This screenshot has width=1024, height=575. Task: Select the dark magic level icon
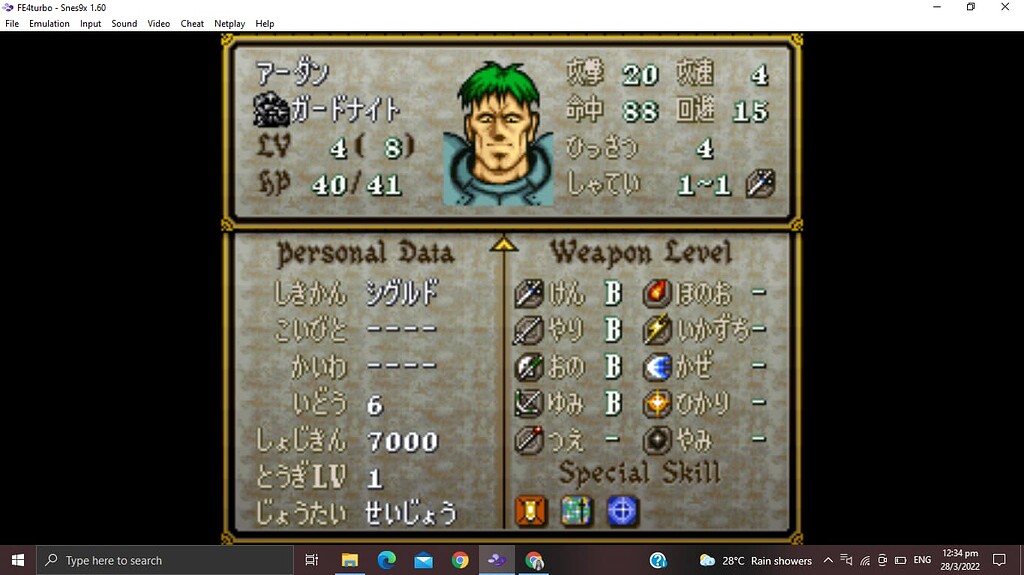(657, 439)
